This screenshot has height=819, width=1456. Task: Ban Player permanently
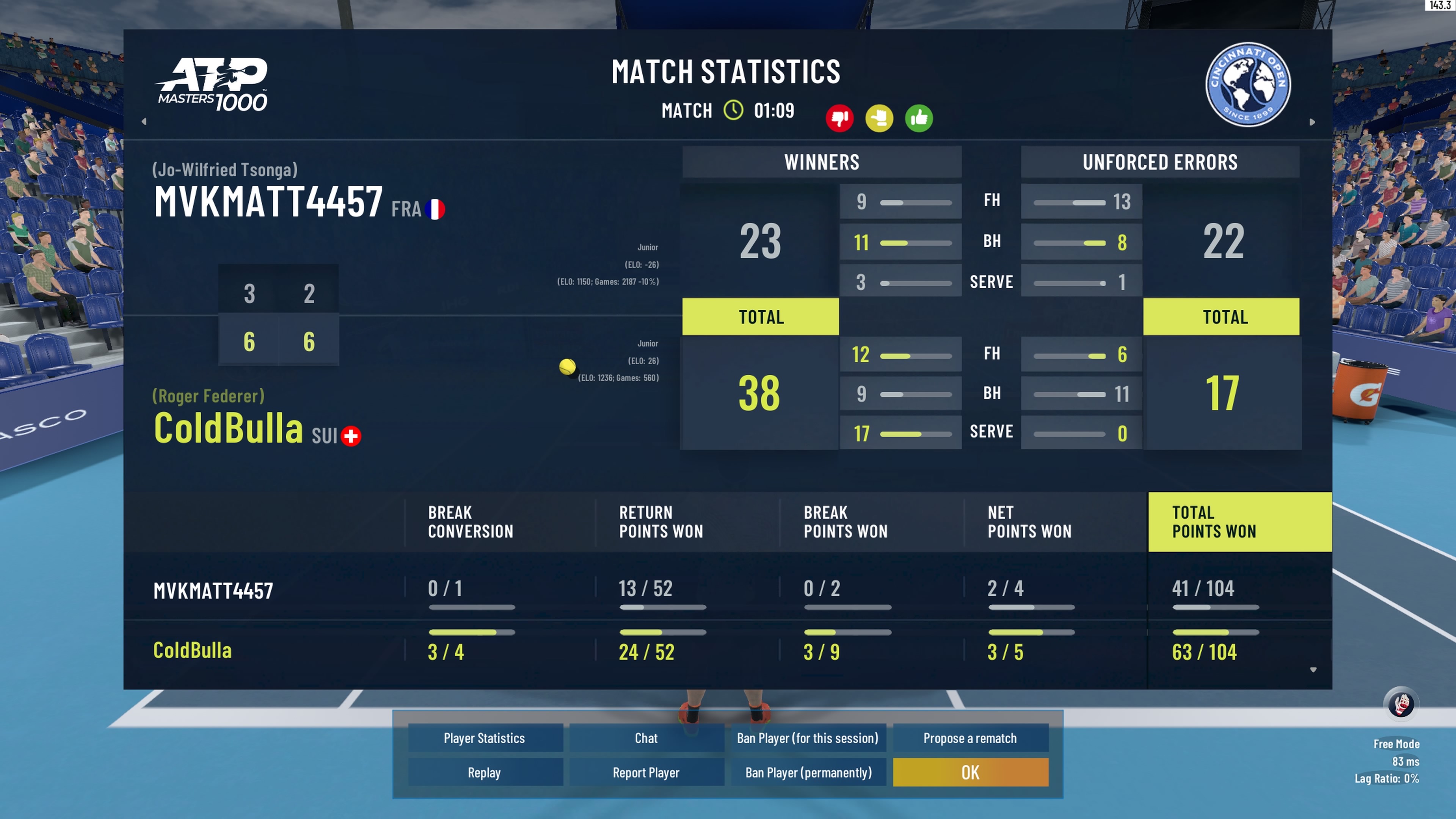[x=808, y=773]
